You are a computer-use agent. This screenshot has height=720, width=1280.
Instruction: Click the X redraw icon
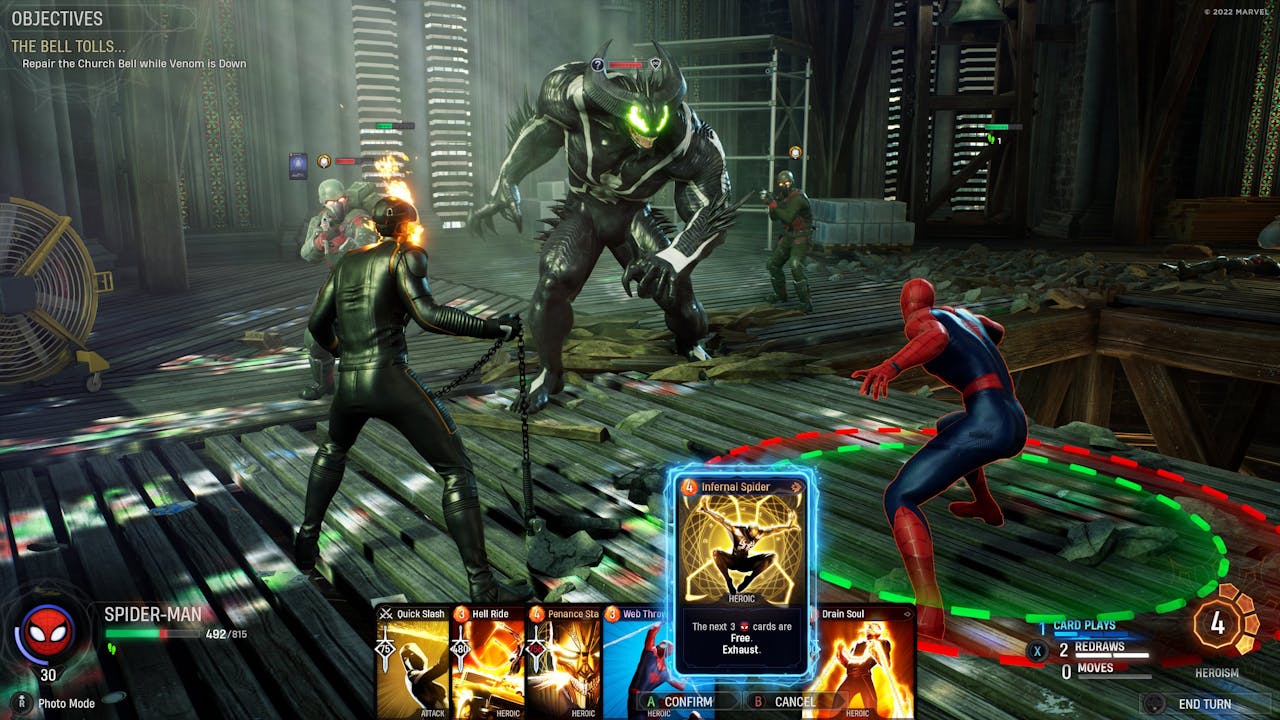[x=1037, y=648]
